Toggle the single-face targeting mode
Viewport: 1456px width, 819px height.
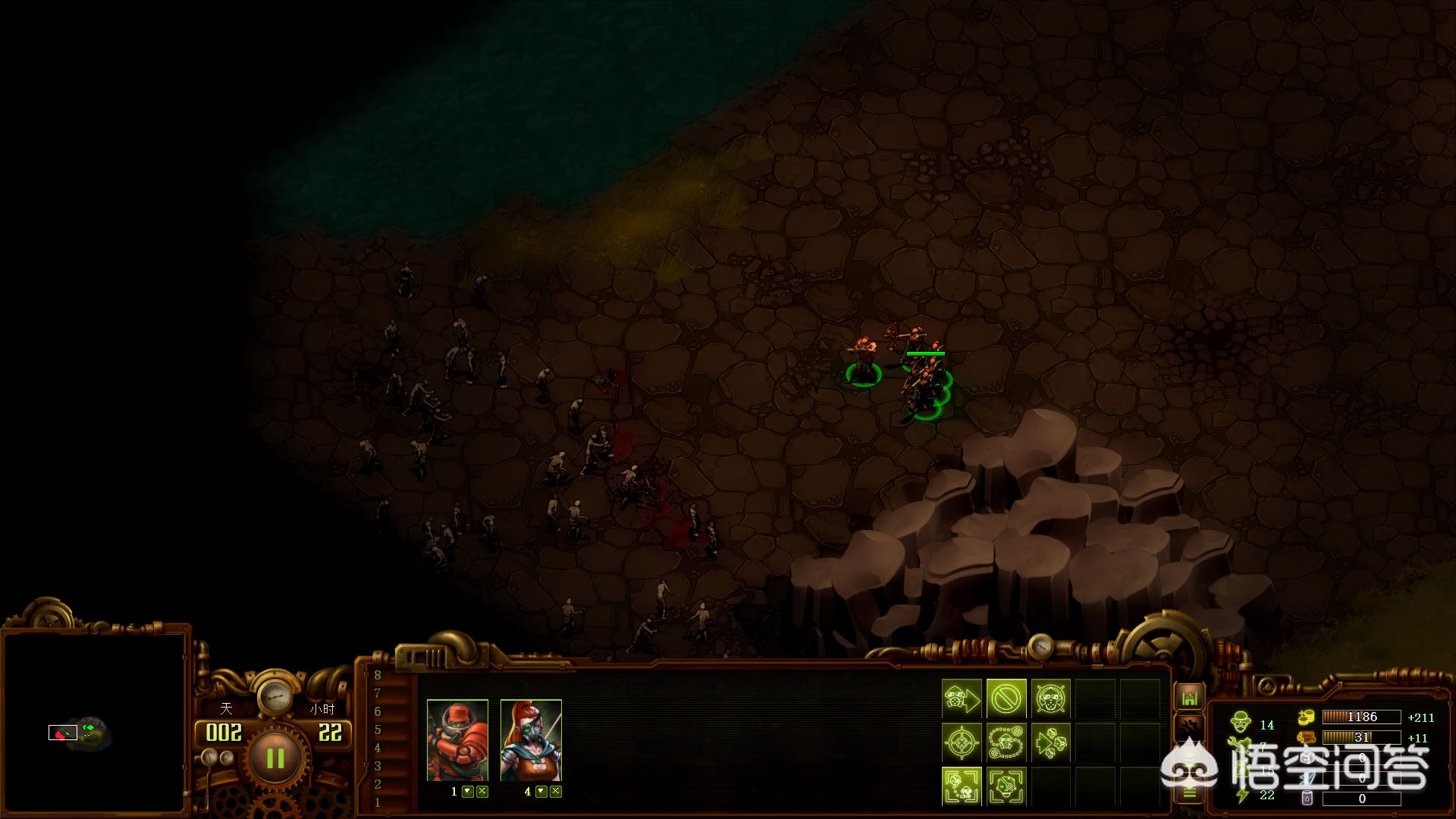tap(1006, 786)
